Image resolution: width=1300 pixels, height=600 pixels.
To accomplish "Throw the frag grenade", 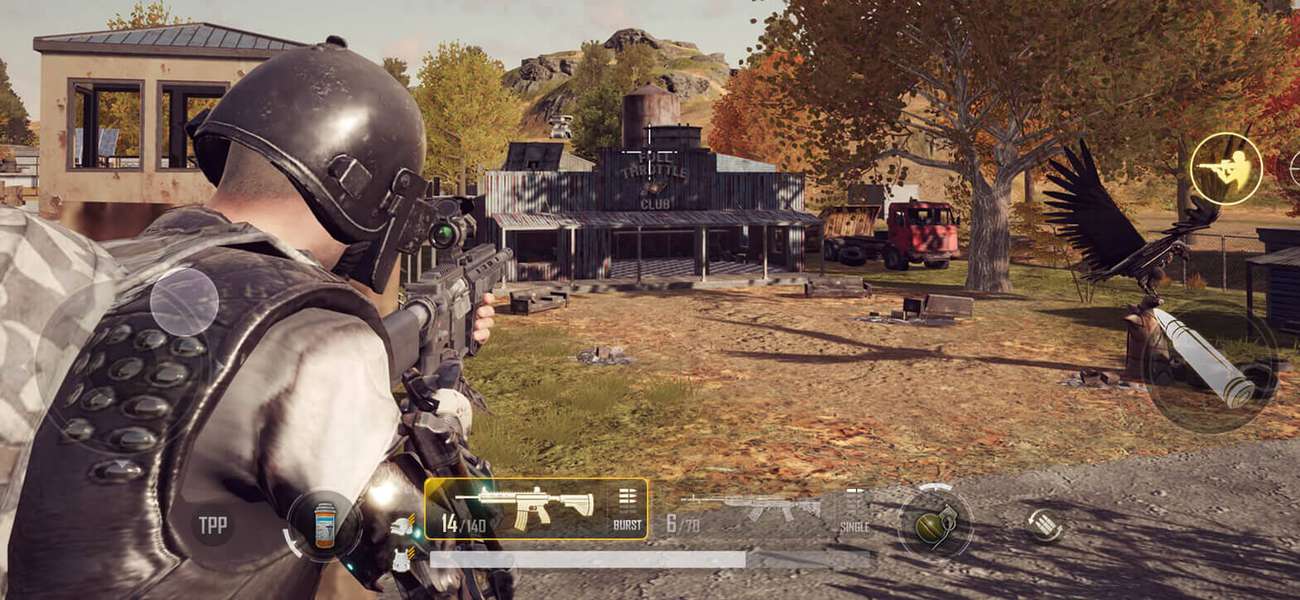I will click(x=935, y=523).
